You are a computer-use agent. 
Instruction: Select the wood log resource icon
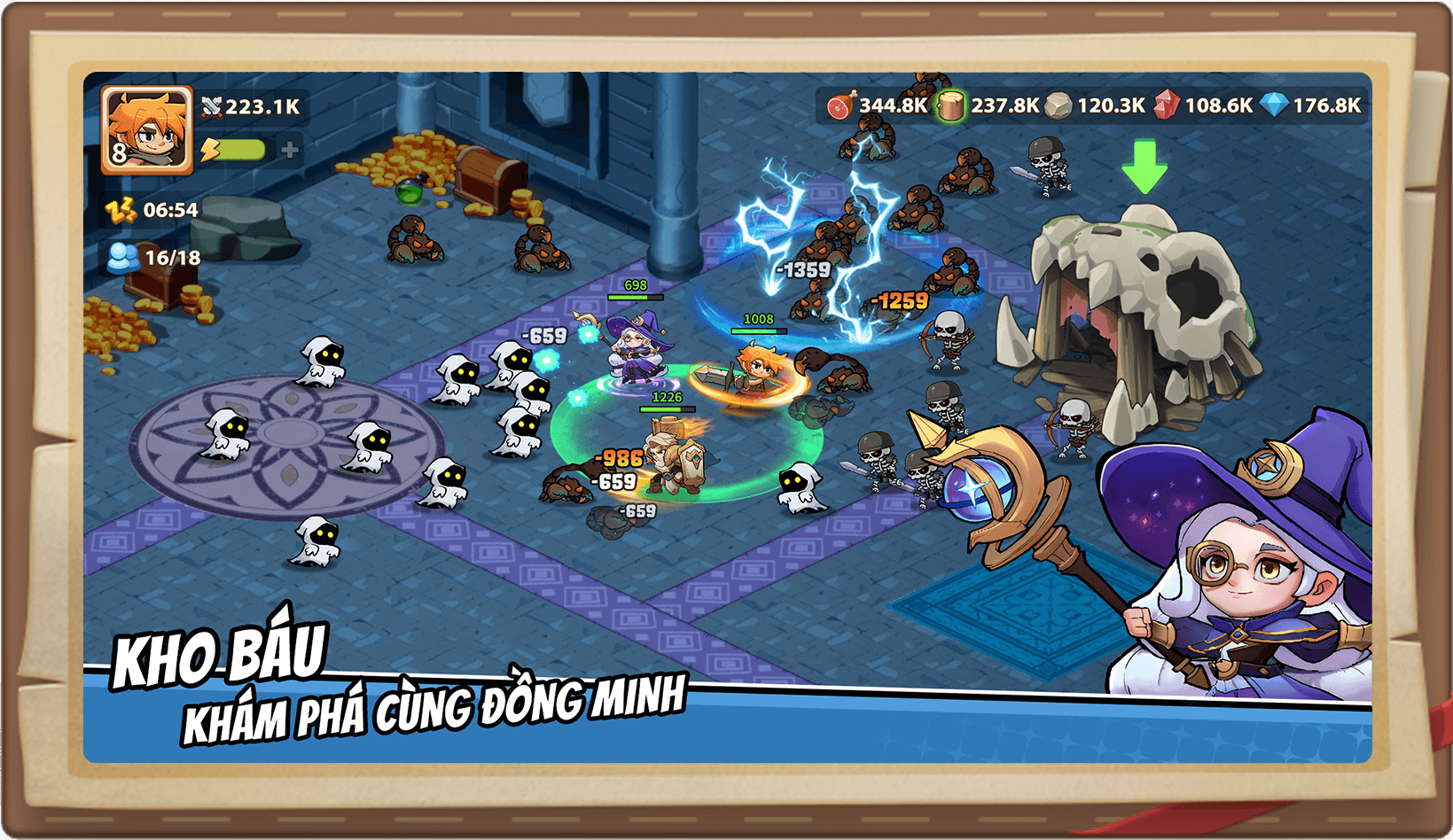(950, 105)
